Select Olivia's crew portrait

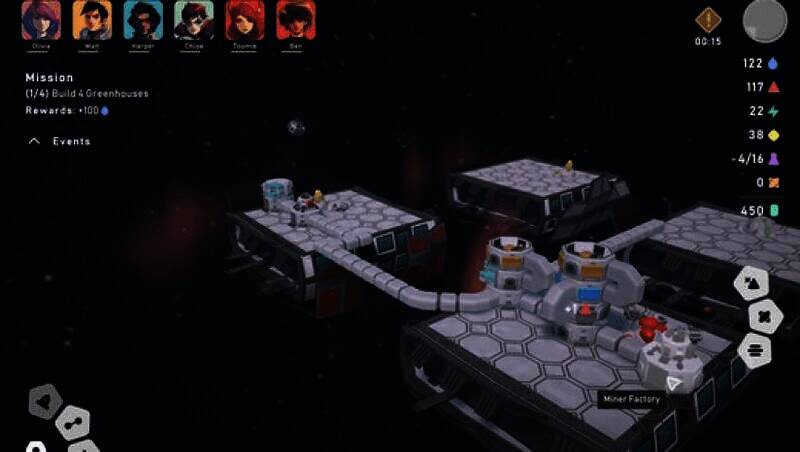(41, 20)
